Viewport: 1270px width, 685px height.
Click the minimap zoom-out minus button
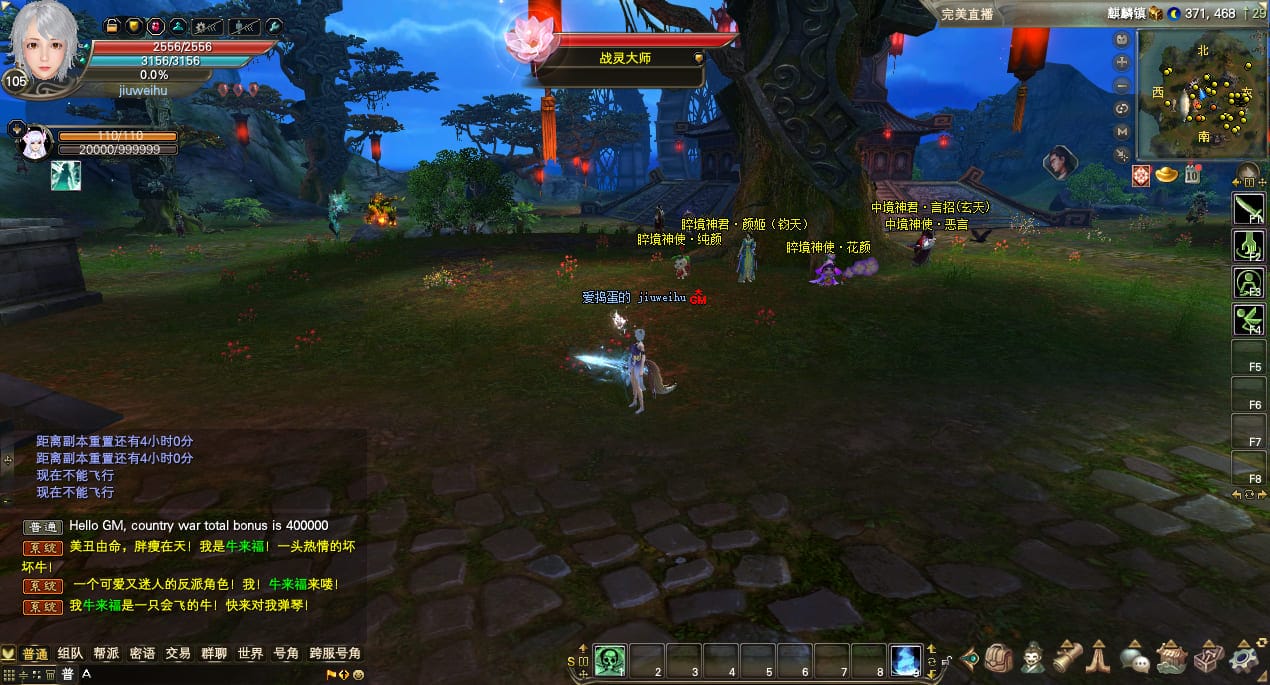(x=1122, y=85)
